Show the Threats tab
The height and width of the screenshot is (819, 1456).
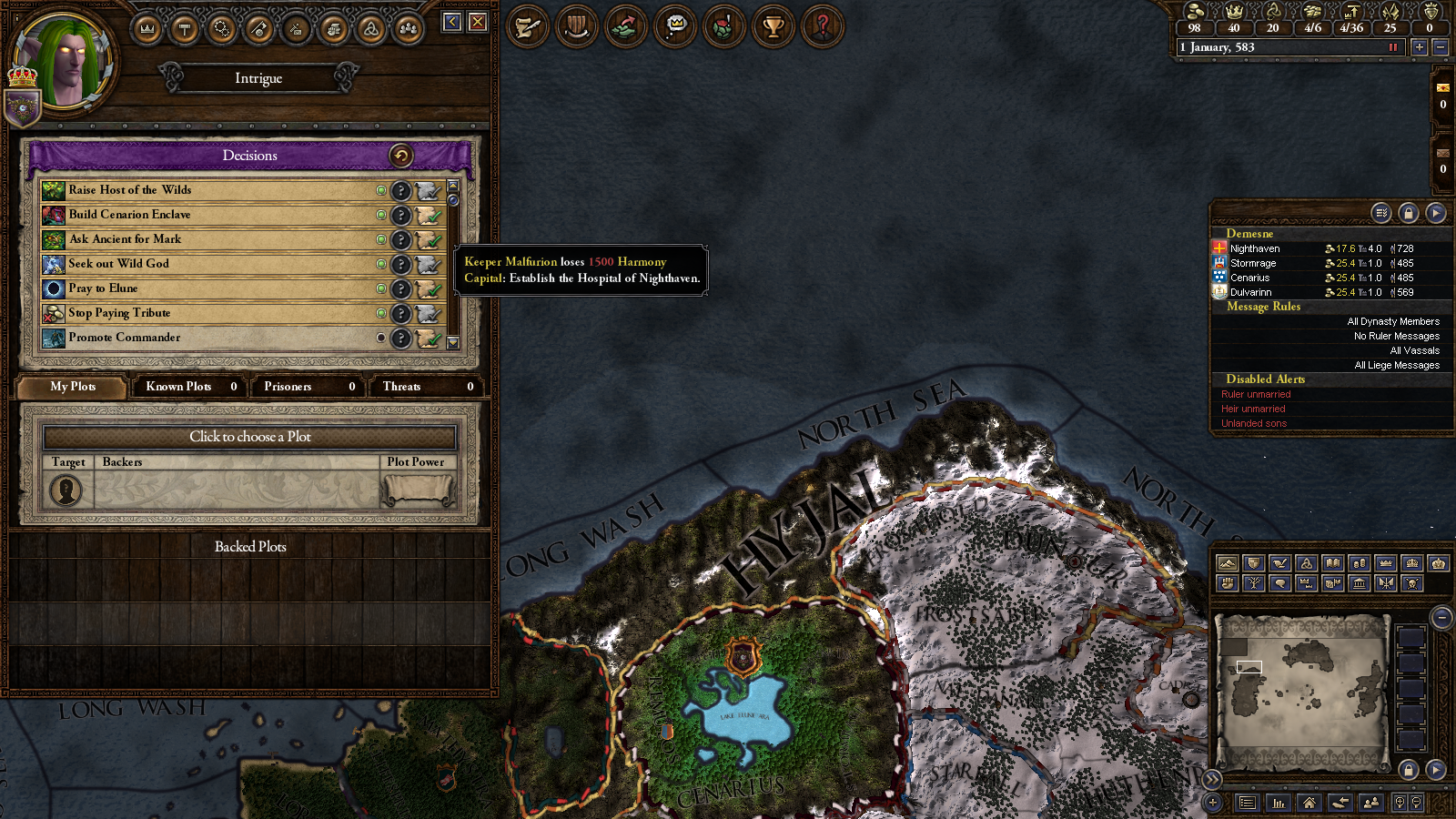click(426, 387)
